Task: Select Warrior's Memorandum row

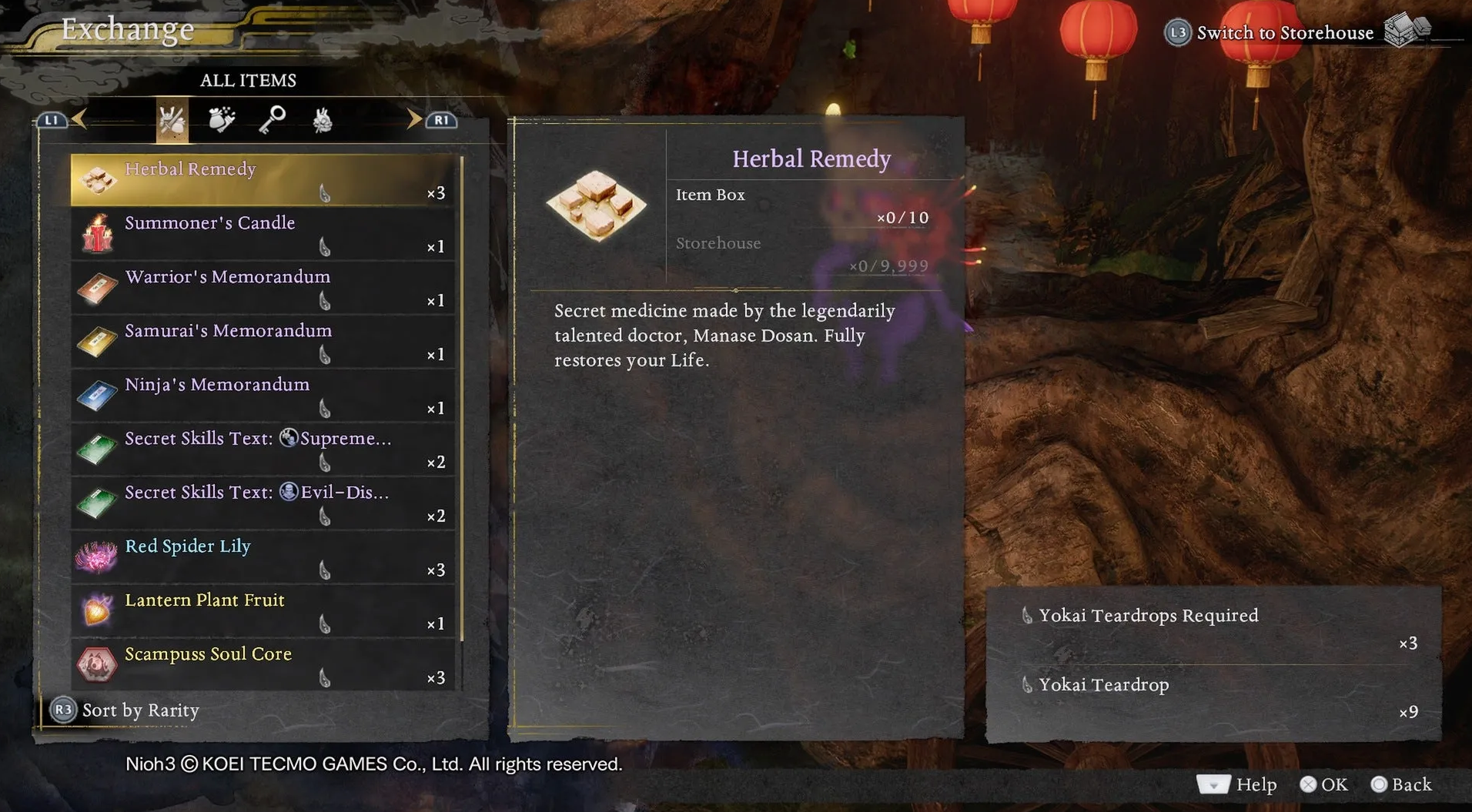Action: click(262, 287)
